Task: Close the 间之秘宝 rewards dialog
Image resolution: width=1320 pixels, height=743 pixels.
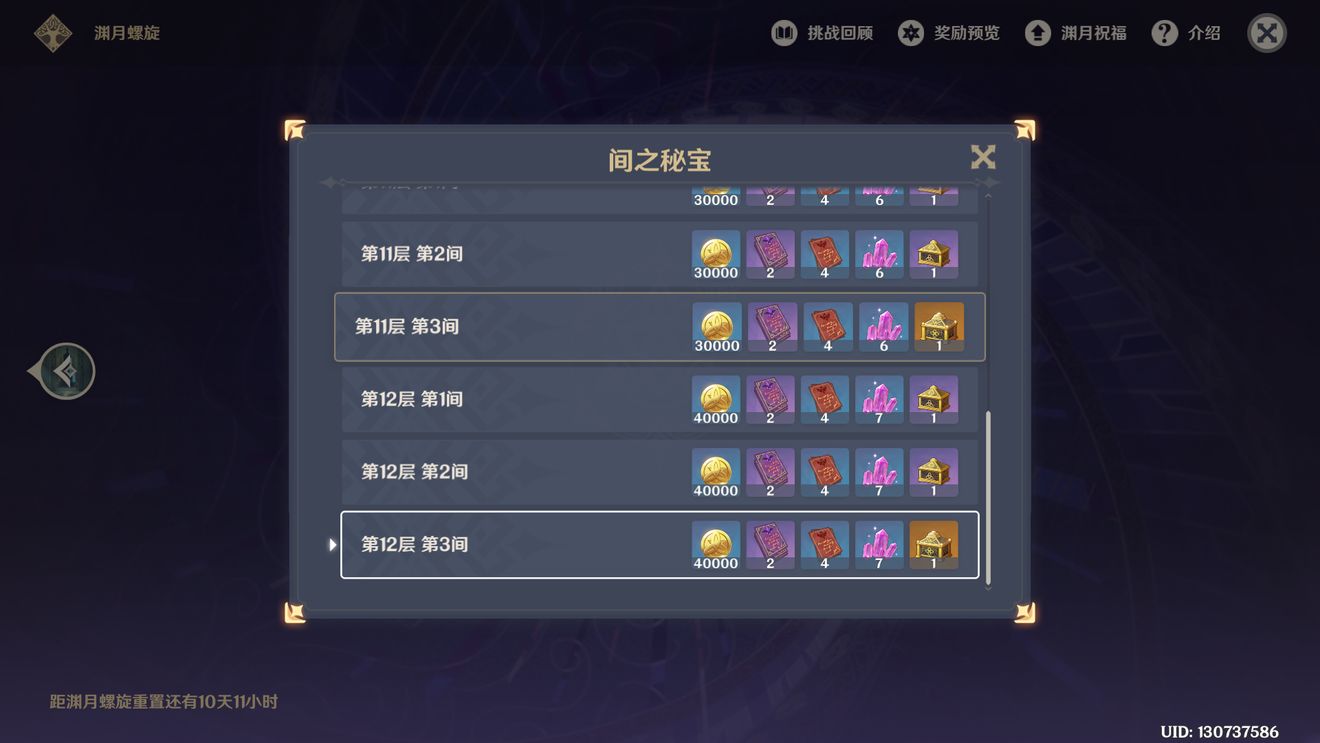Action: 982,157
